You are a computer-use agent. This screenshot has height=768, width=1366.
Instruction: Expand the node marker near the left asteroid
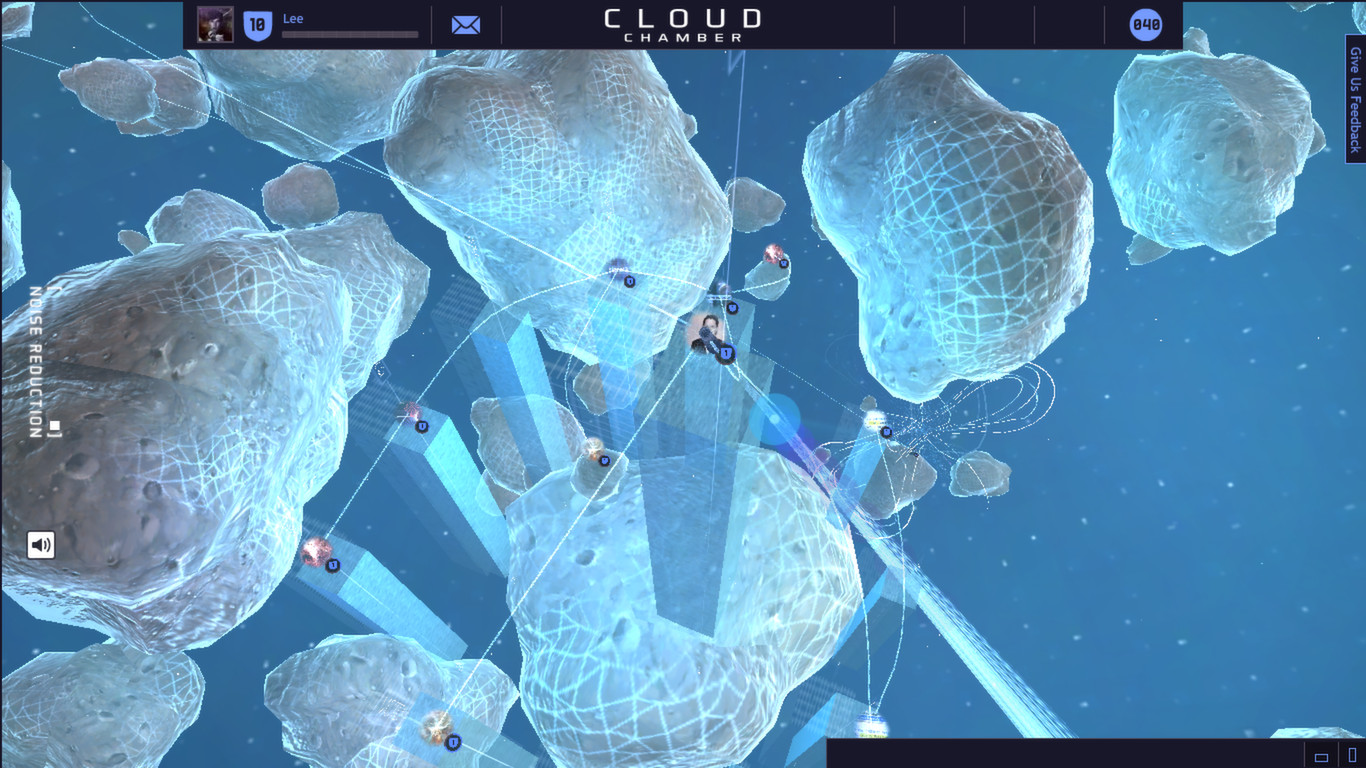coord(420,426)
